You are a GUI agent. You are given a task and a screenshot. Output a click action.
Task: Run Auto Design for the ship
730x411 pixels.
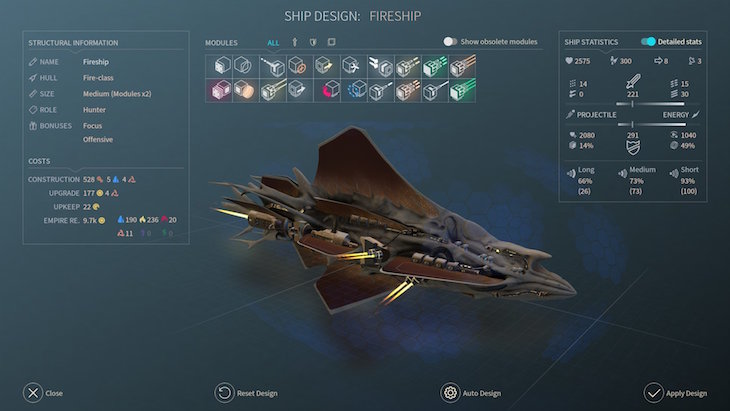click(x=451, y=392)
